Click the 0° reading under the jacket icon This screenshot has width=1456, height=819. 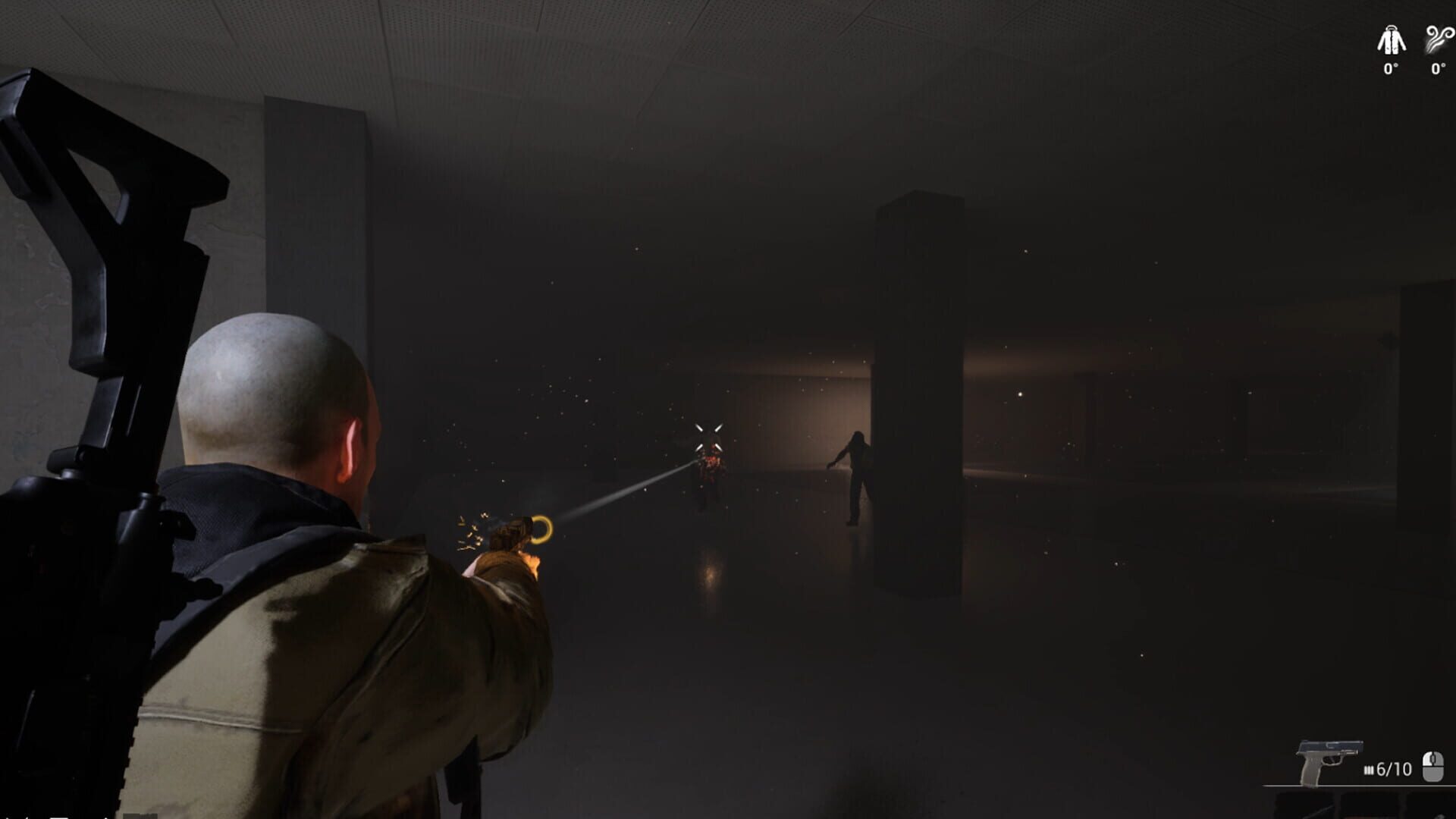1390,68
